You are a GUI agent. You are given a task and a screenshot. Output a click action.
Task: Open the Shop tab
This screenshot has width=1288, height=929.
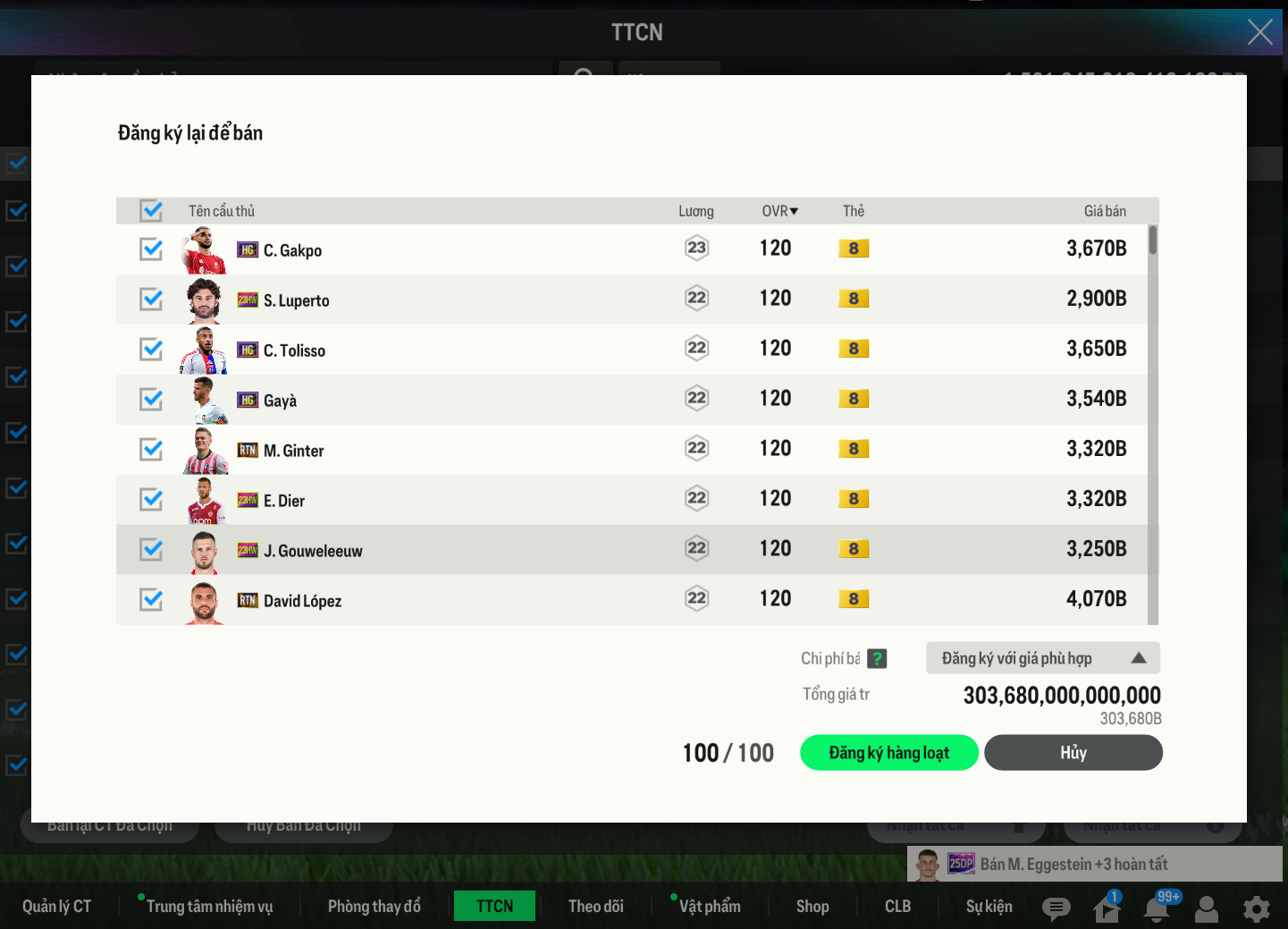812,907
